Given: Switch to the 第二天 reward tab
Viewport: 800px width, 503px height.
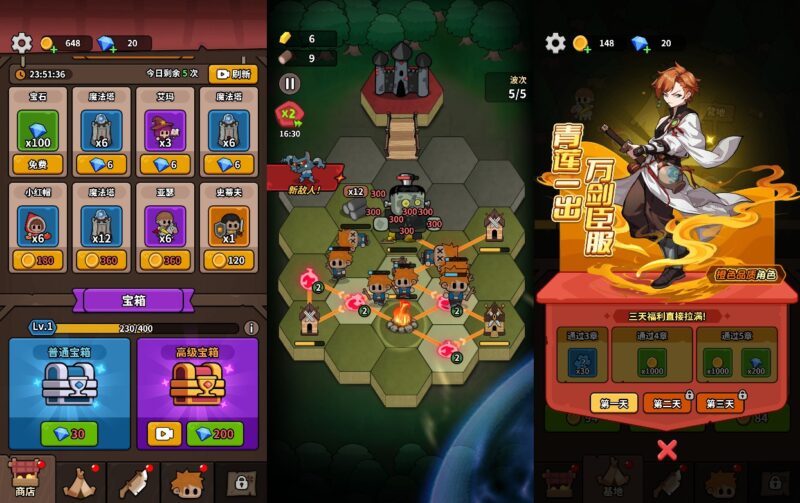Looking at the screenshot, I should point(668,403).
